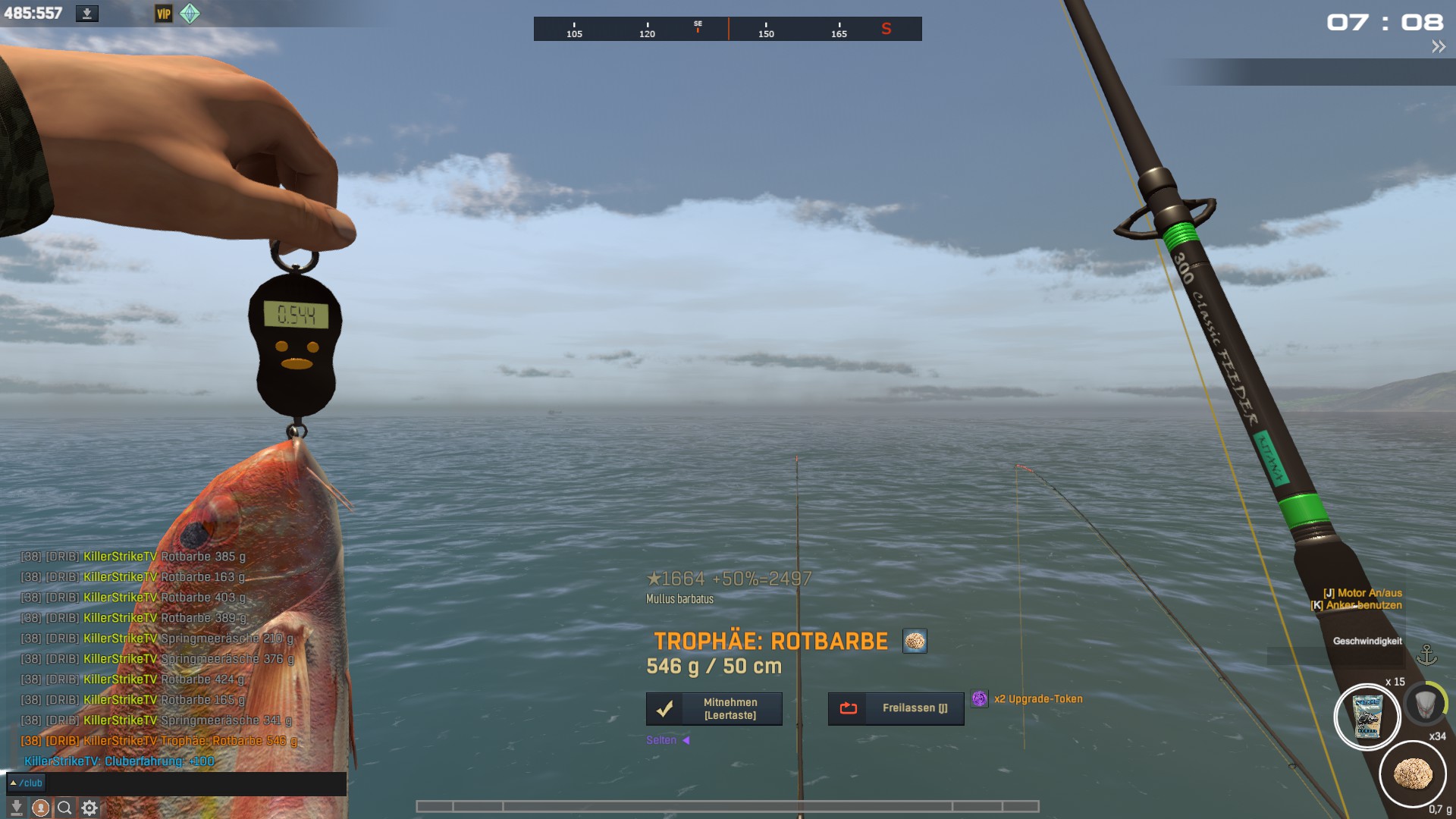Open the /club chat channel selector
The height and width of the screenshot is (819, 1456).
point(27,783)
